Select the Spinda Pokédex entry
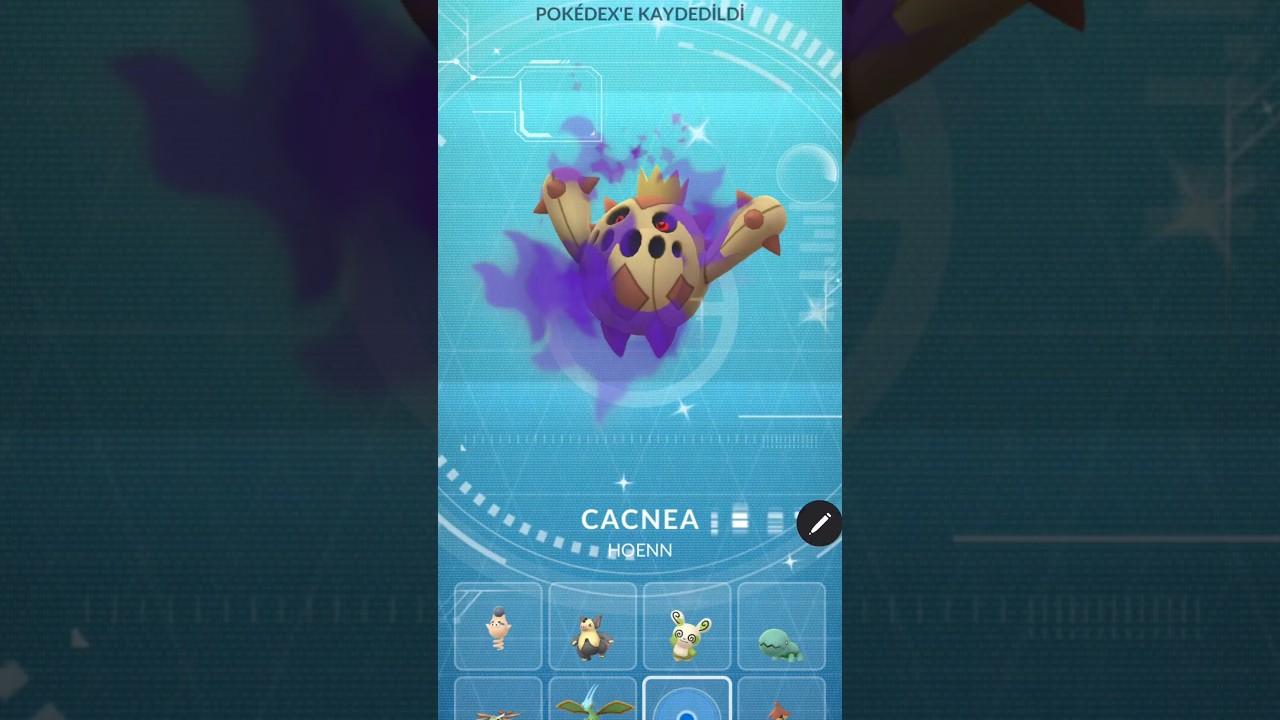Screen dimensions: 1280x720 (x=687, y=627)
